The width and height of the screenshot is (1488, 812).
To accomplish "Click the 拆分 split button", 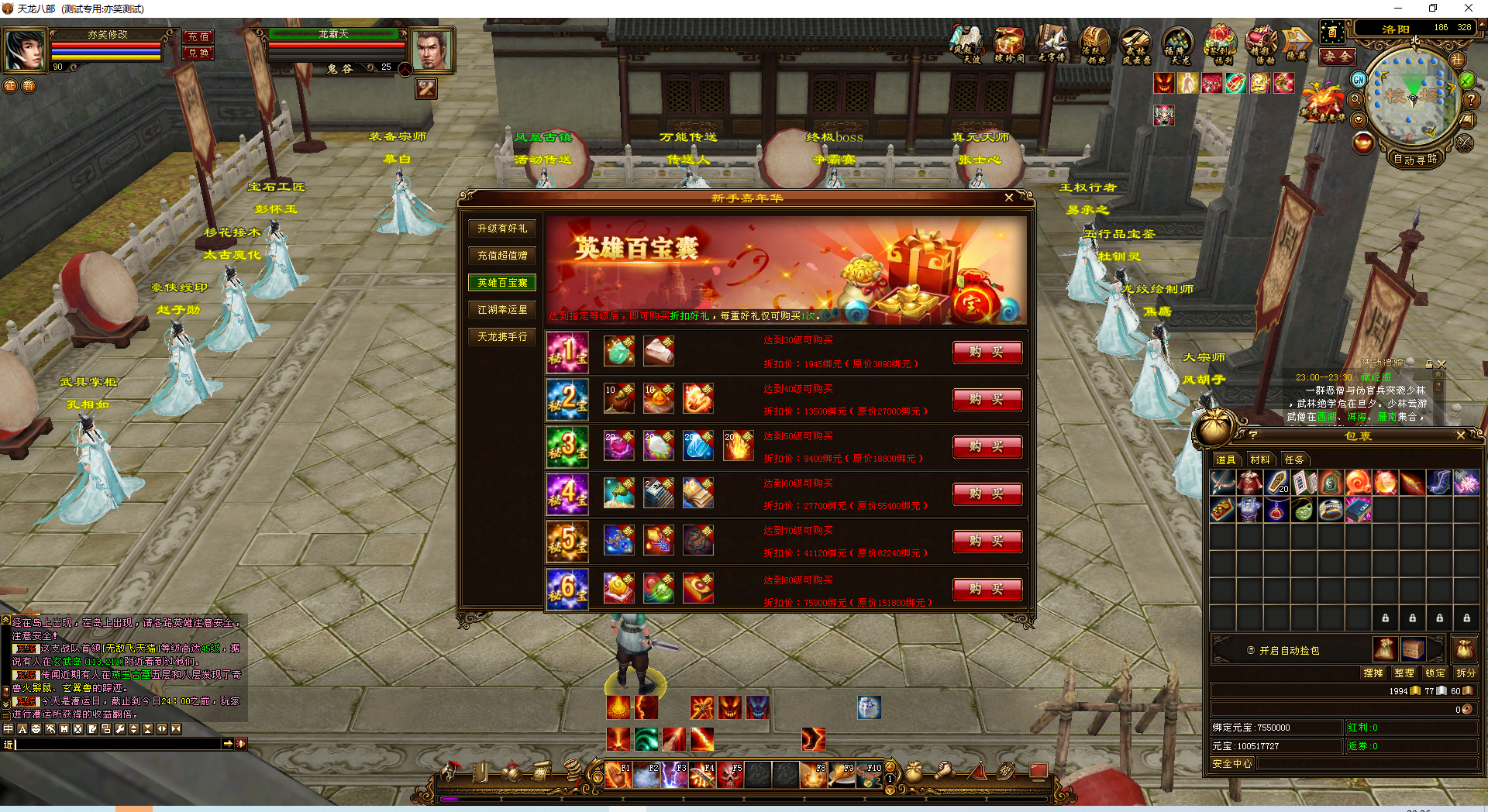I will pyautogui.click(x=1465, y=673).
